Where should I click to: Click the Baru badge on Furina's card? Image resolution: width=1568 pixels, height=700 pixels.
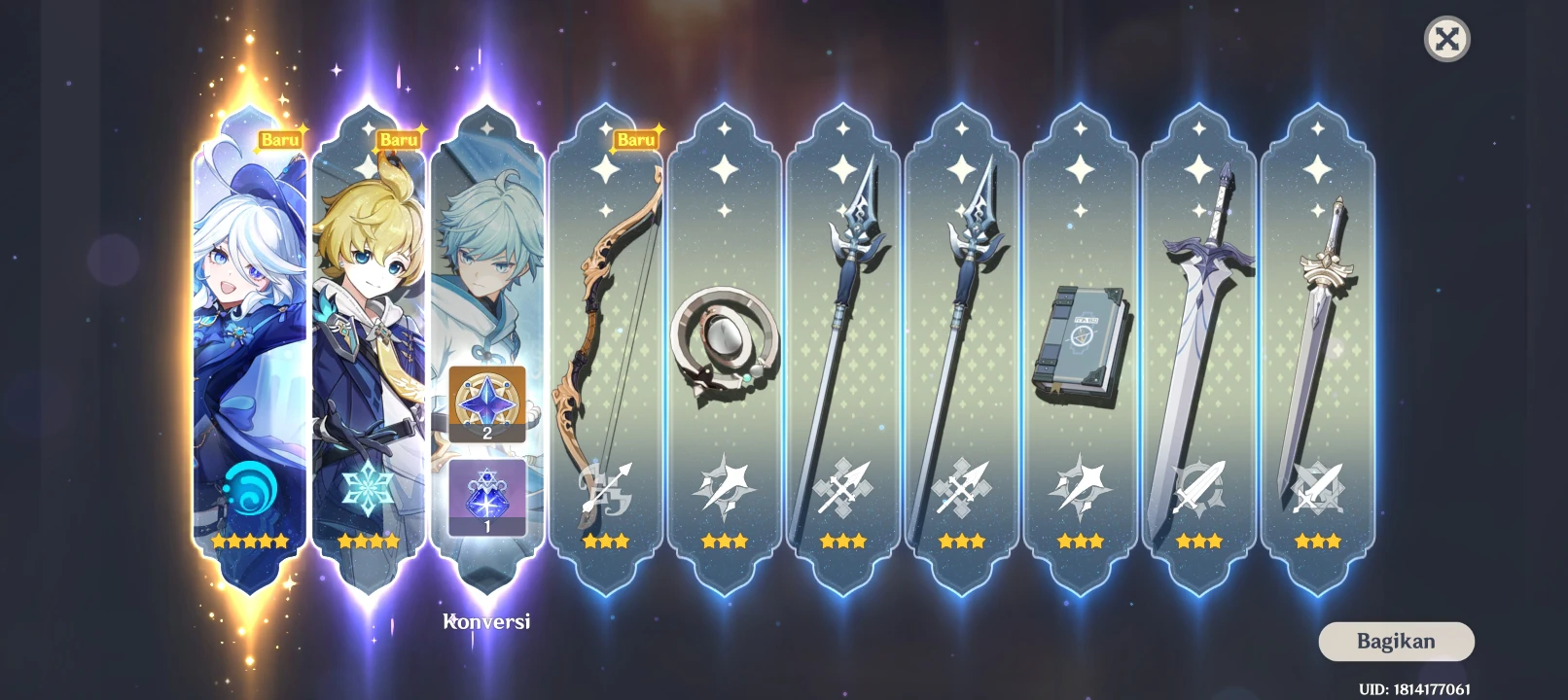tap(279, 139)
